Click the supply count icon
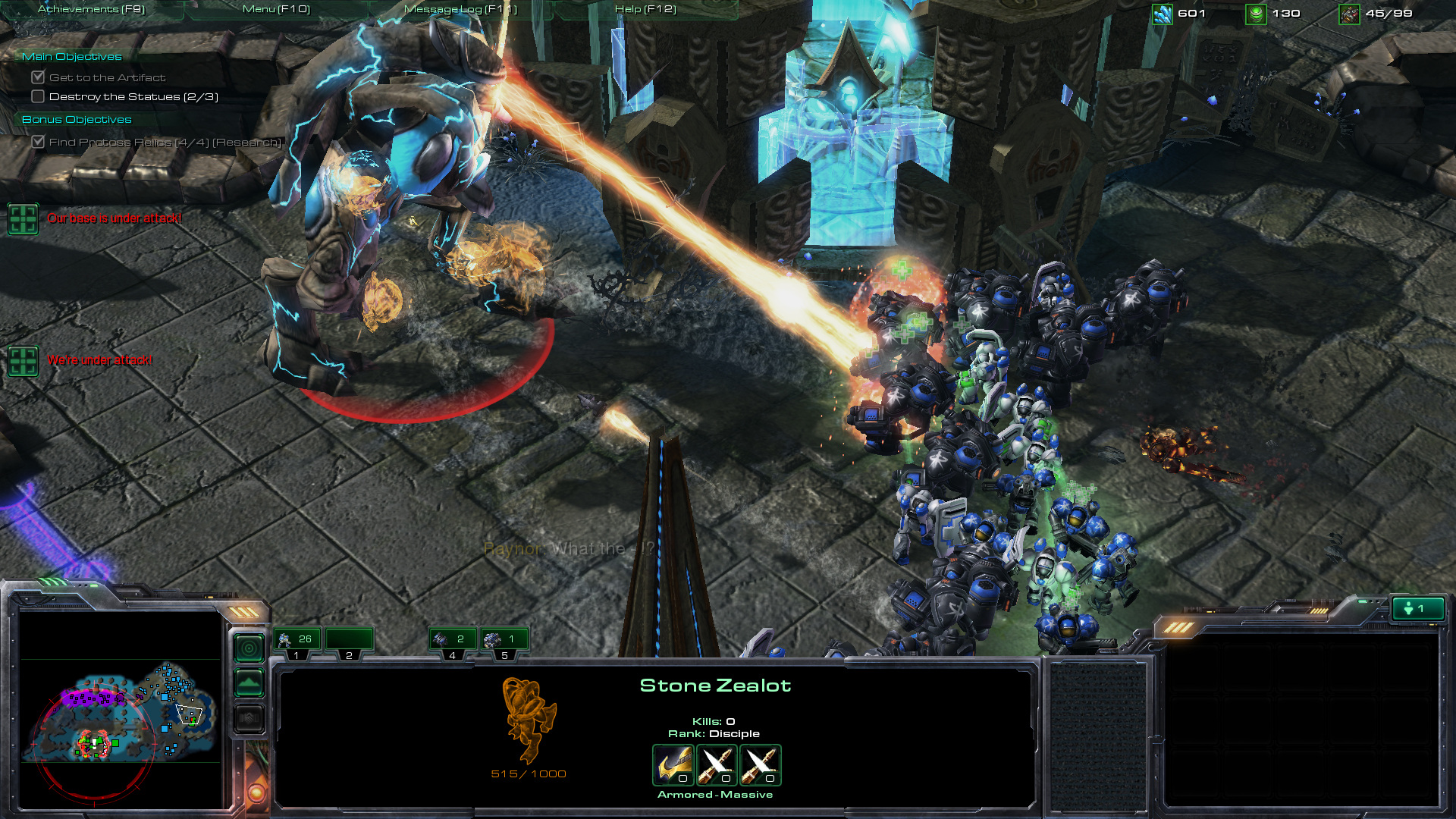 (x=1349, y=13)
